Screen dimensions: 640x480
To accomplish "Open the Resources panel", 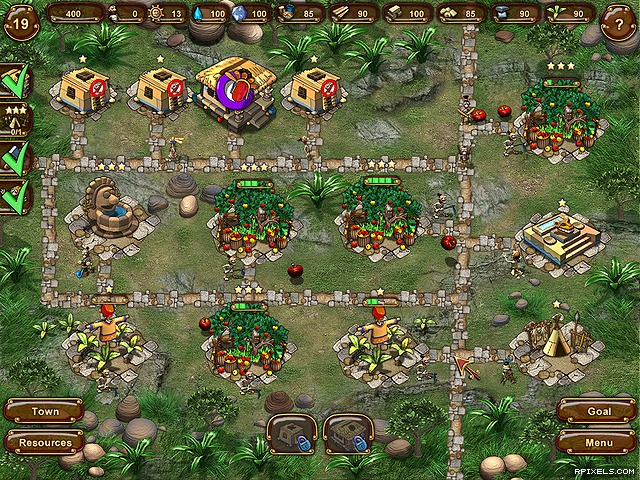I will [44, 442].
